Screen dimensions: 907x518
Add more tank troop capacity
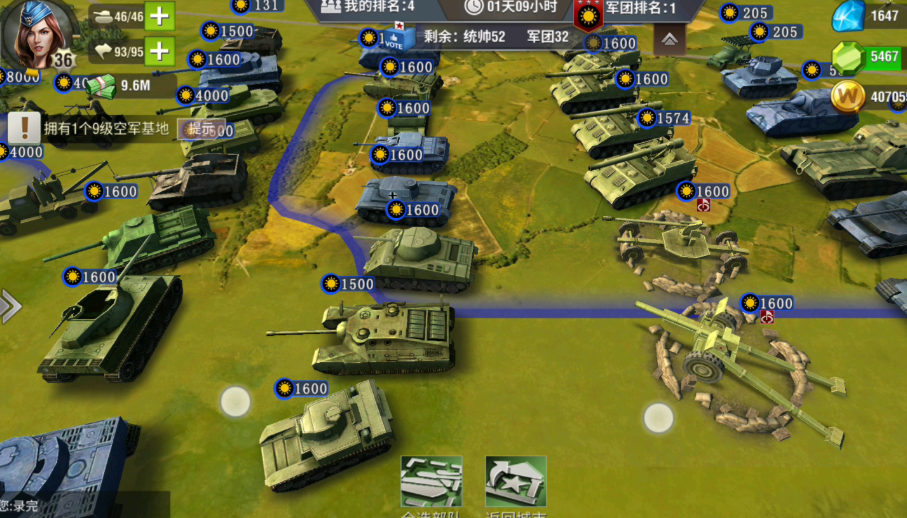pos(160,16)
